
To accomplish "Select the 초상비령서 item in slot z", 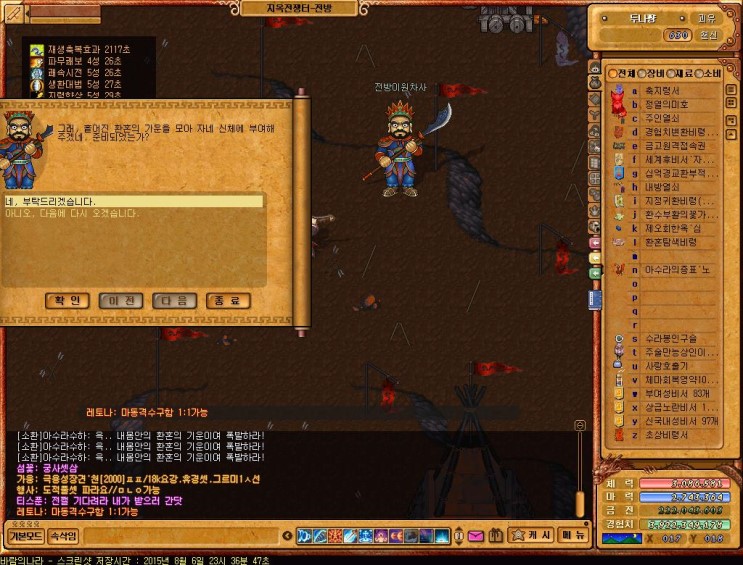I will 670,435.
